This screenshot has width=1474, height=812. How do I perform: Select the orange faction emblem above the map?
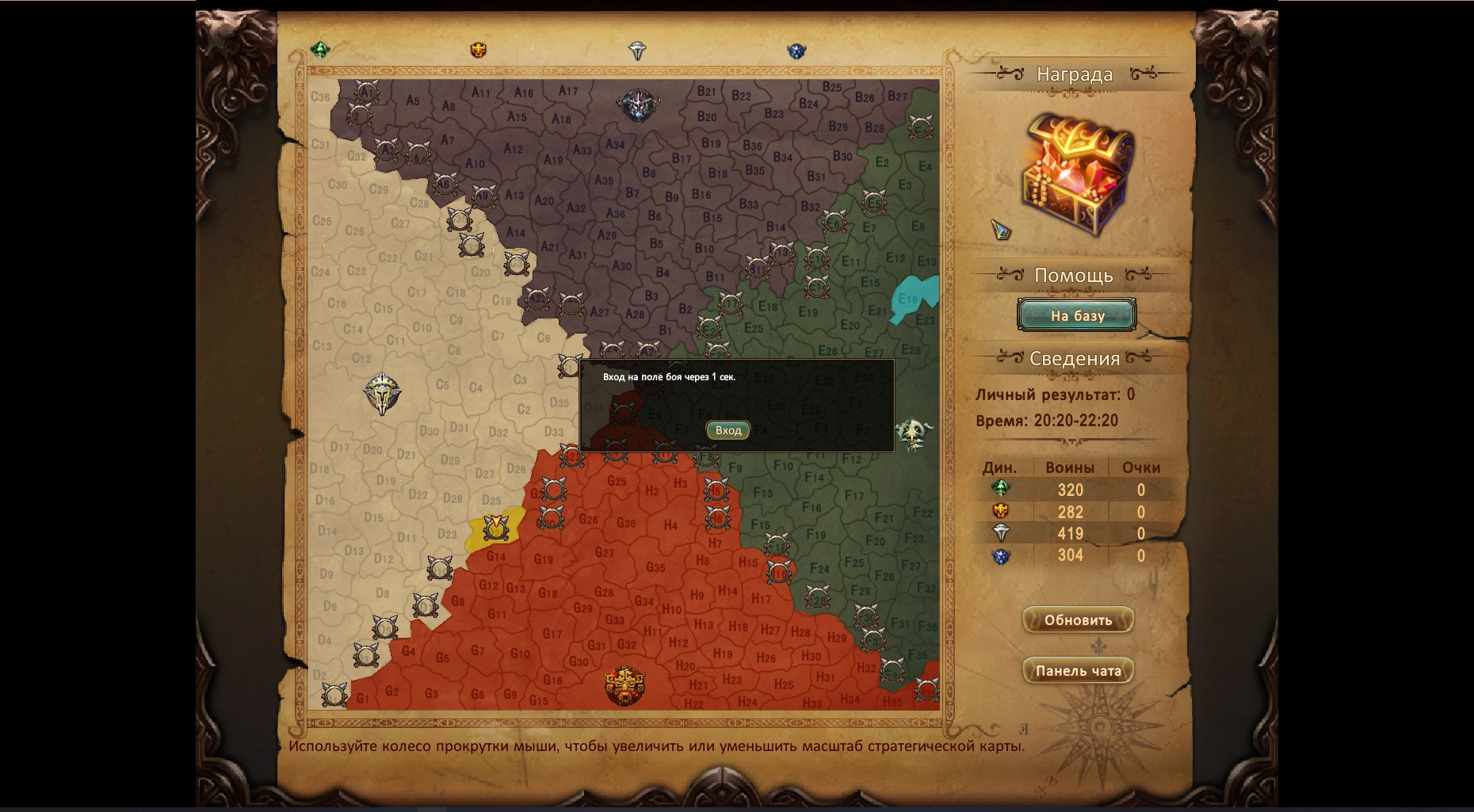[479, 51]
